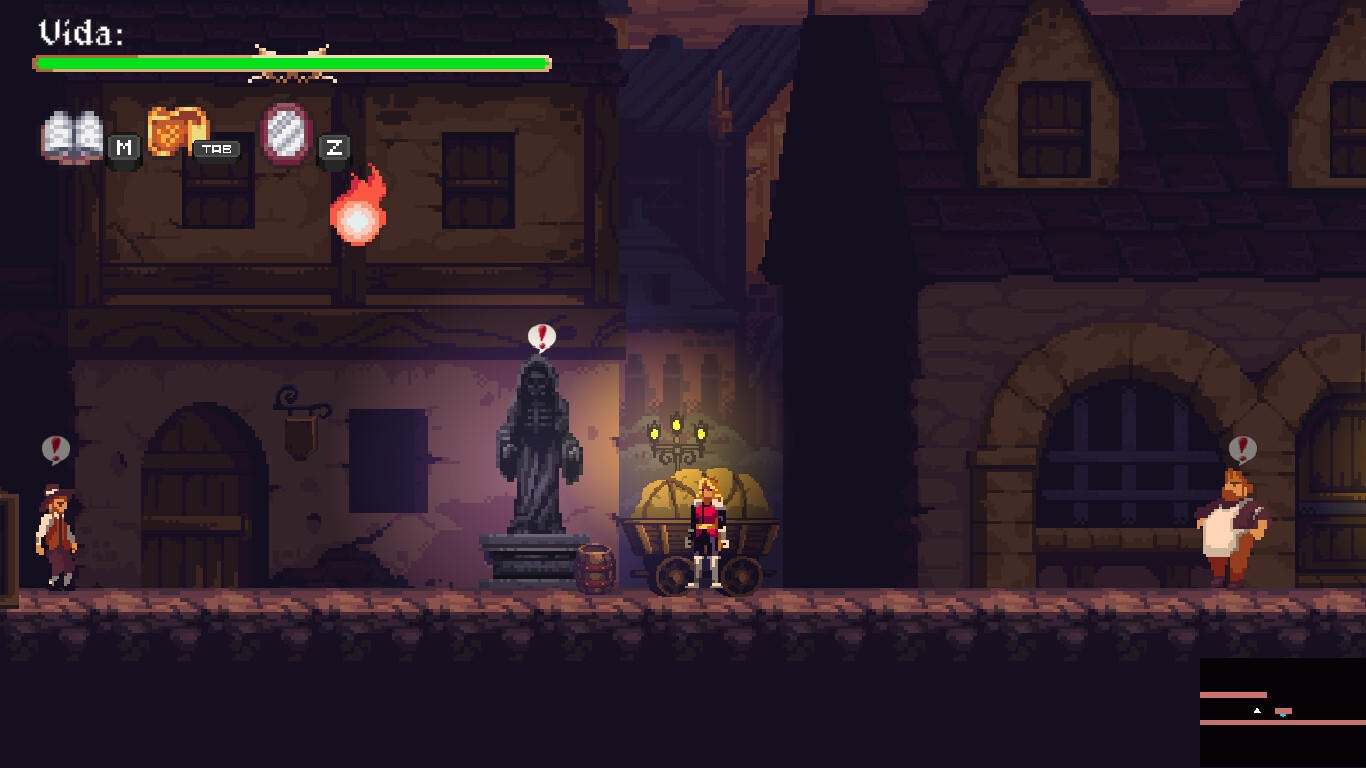Click the white player arrow on minimap
Screen dimensions: 1366x768
1257,711
